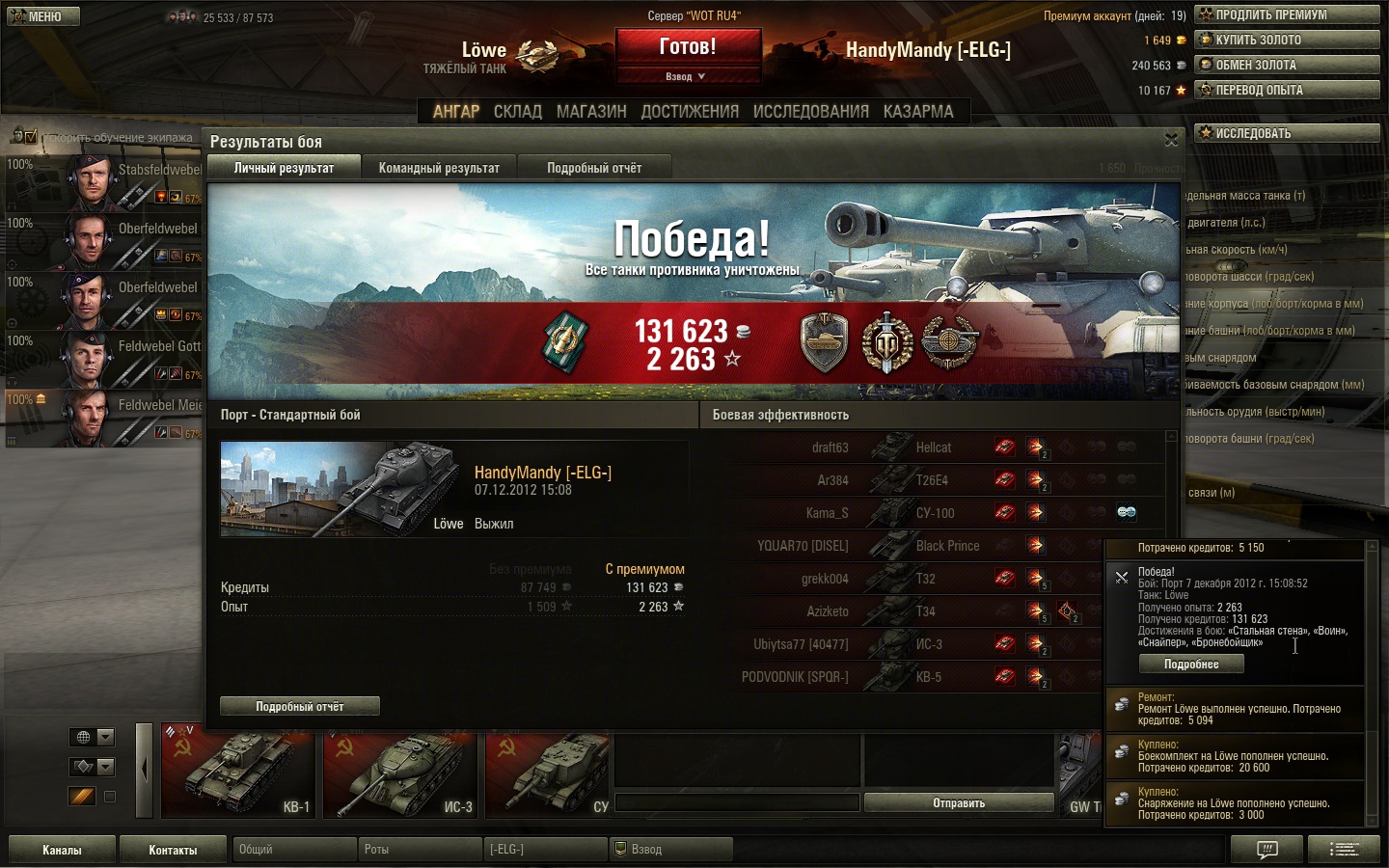Go to the Магазин section
The image size is (1389, 868).
591,112
